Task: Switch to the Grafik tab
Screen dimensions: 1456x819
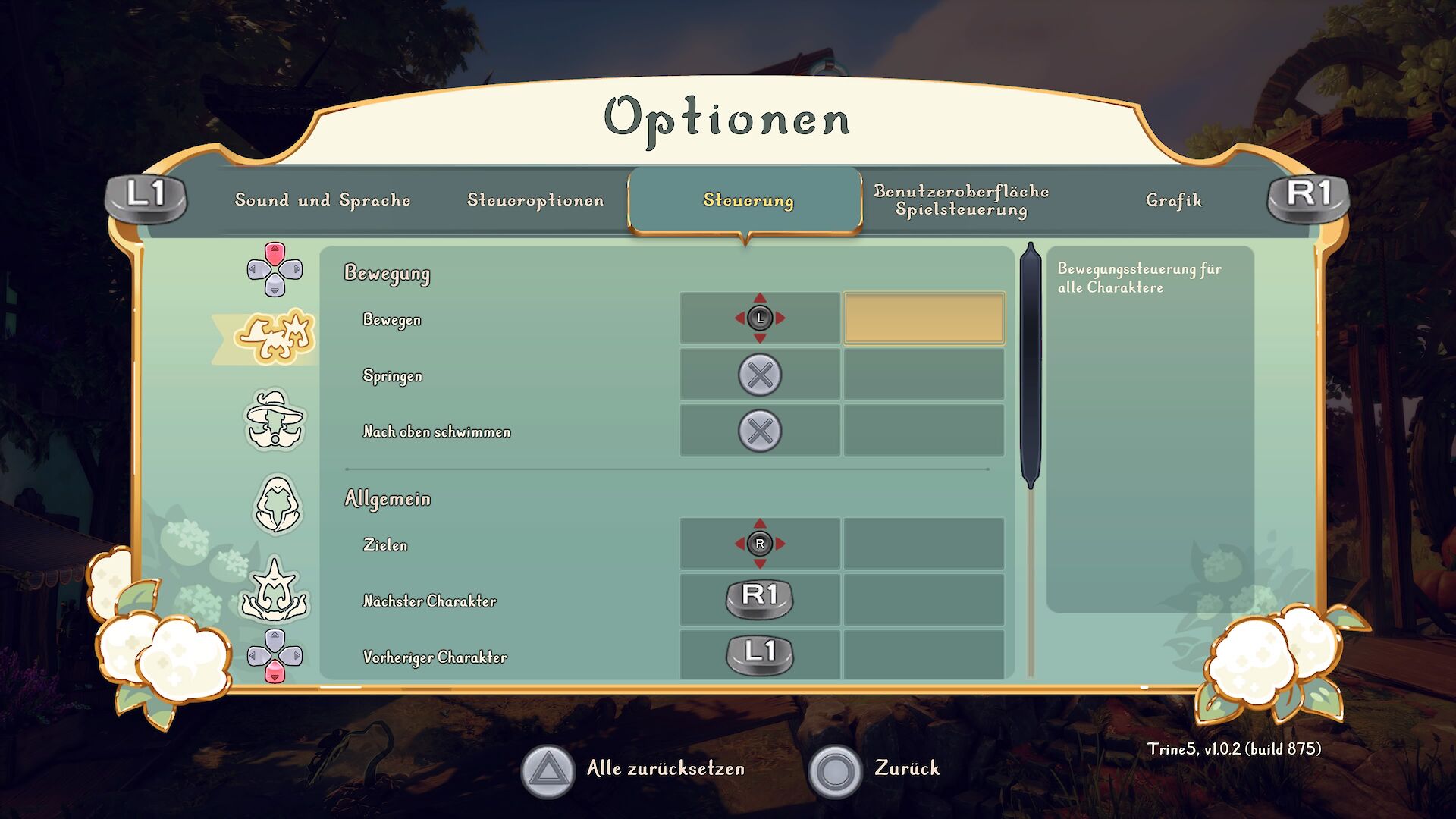Action: (1173, 200)
